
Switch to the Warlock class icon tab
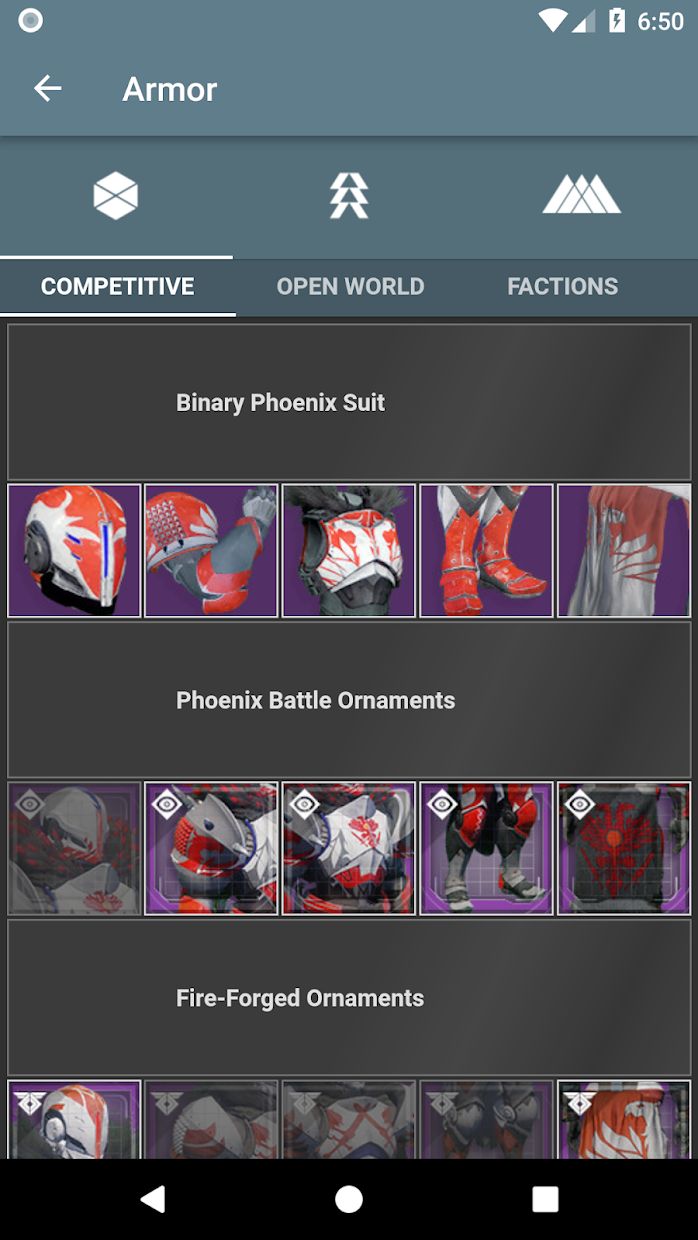(581, 195)
